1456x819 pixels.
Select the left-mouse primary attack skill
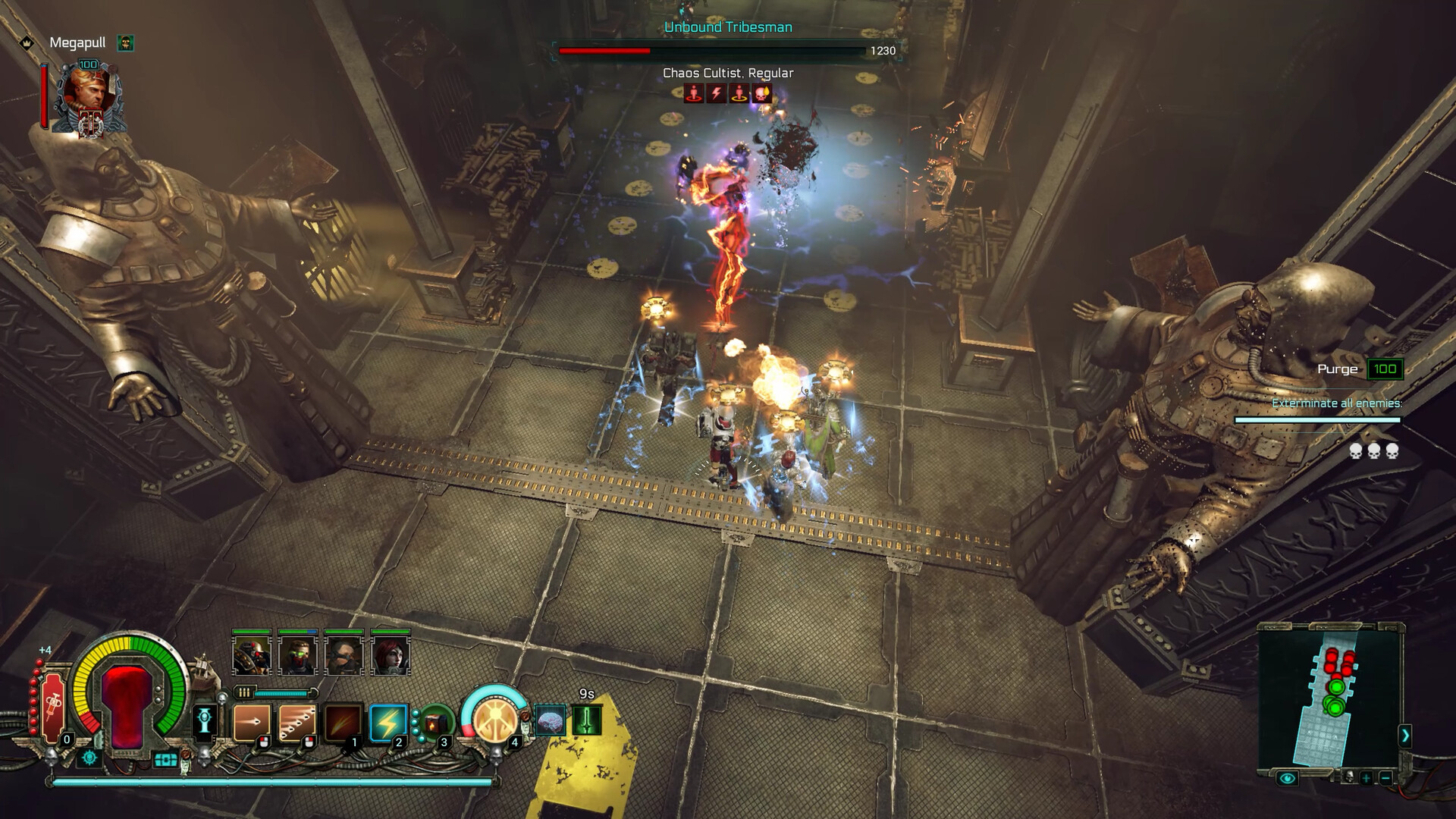pyautogui.click(x=253, y=722)
